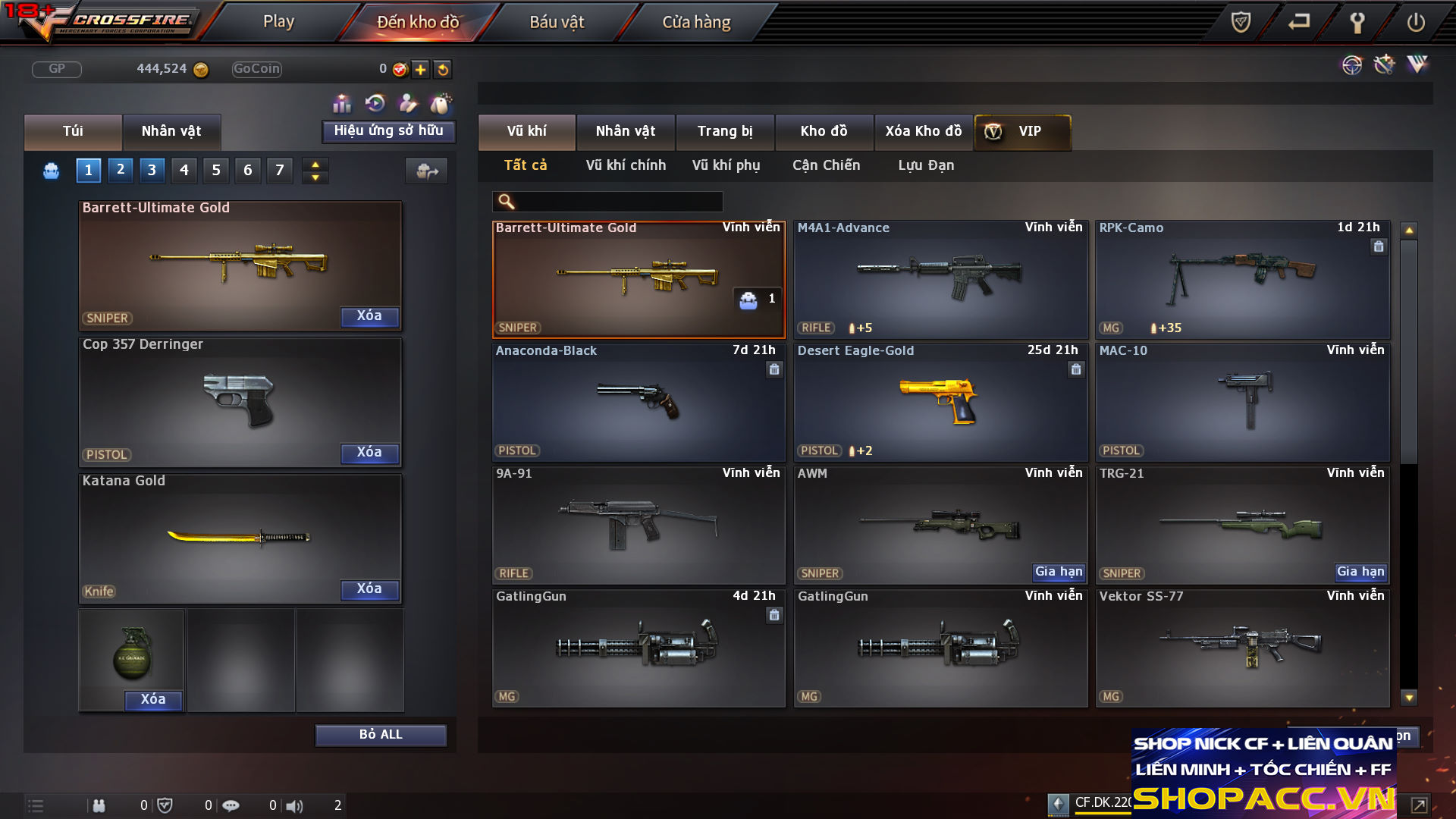
Task: Open the Play menu
Action: 278,22
